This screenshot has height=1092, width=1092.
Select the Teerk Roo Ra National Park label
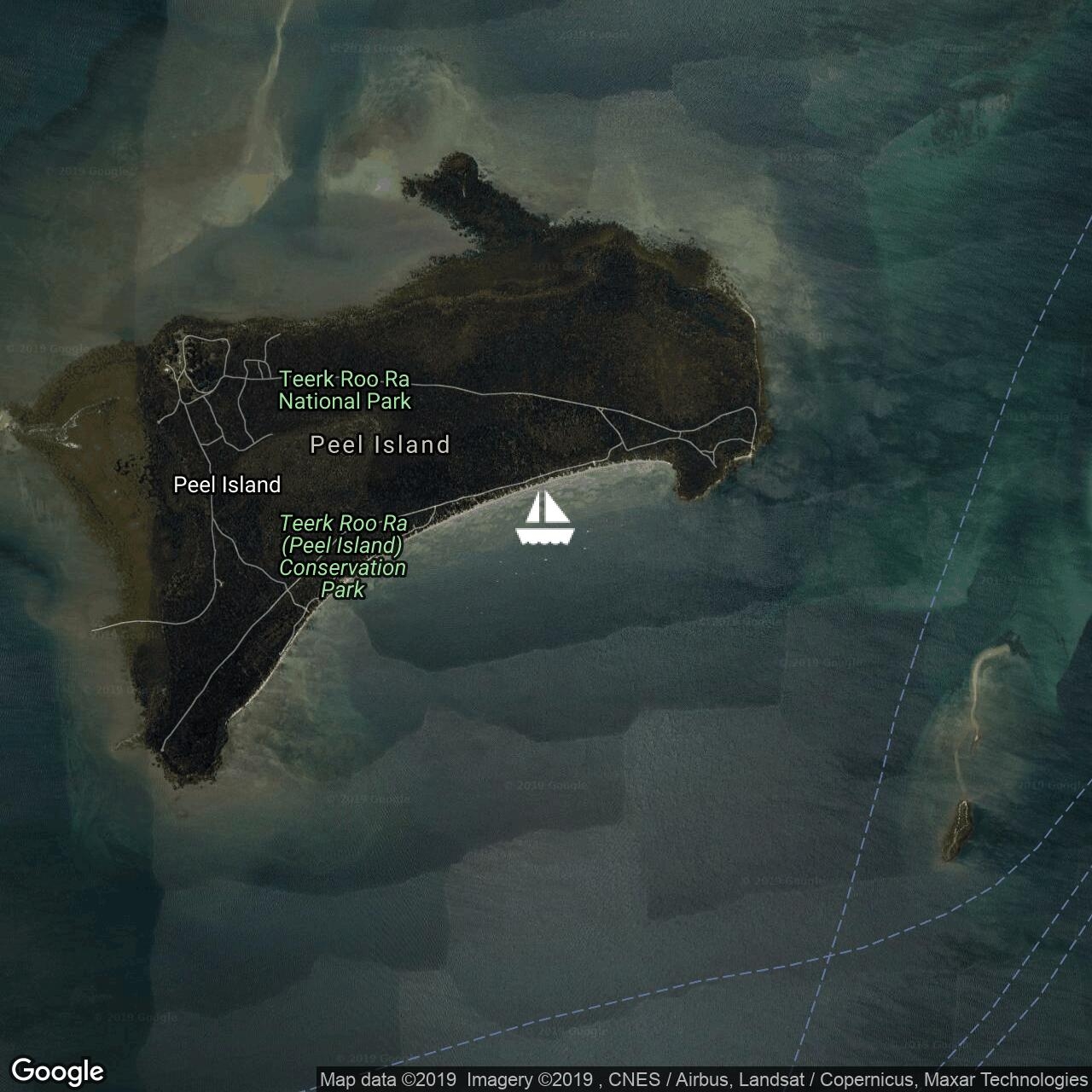pos(345,390)
